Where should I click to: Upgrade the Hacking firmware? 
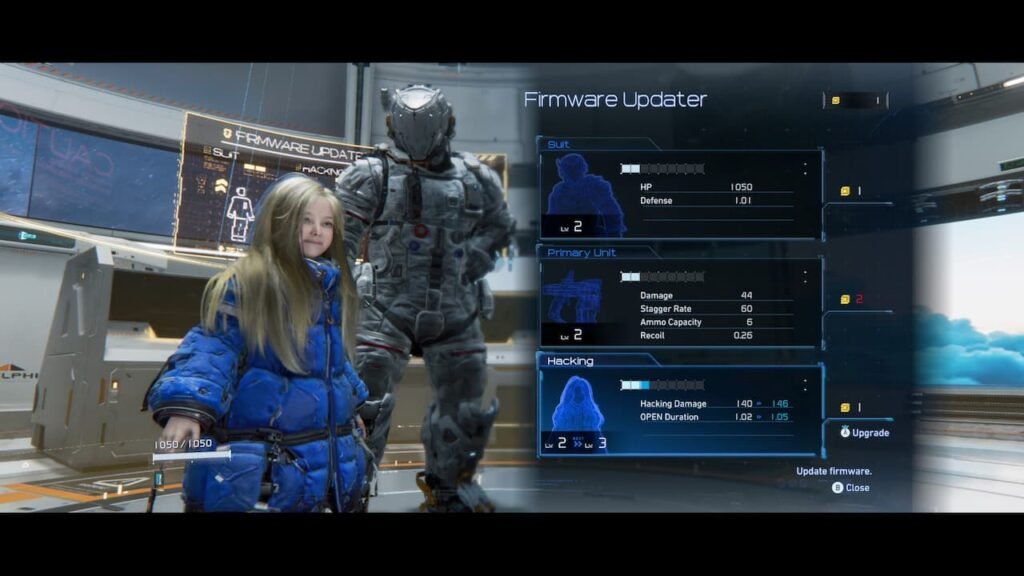point(864,433)
